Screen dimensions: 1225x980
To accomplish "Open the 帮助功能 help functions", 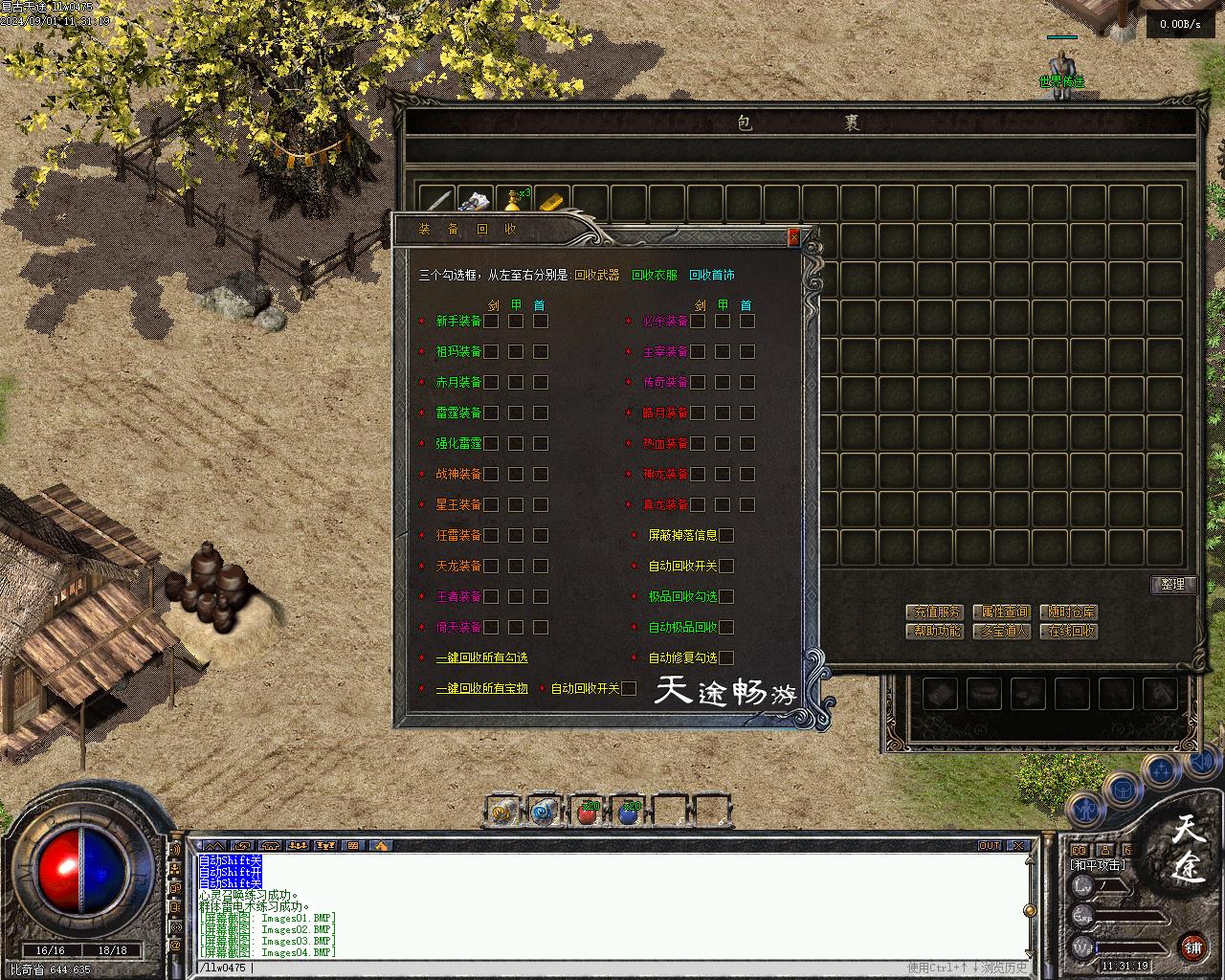I will (934, 632).
